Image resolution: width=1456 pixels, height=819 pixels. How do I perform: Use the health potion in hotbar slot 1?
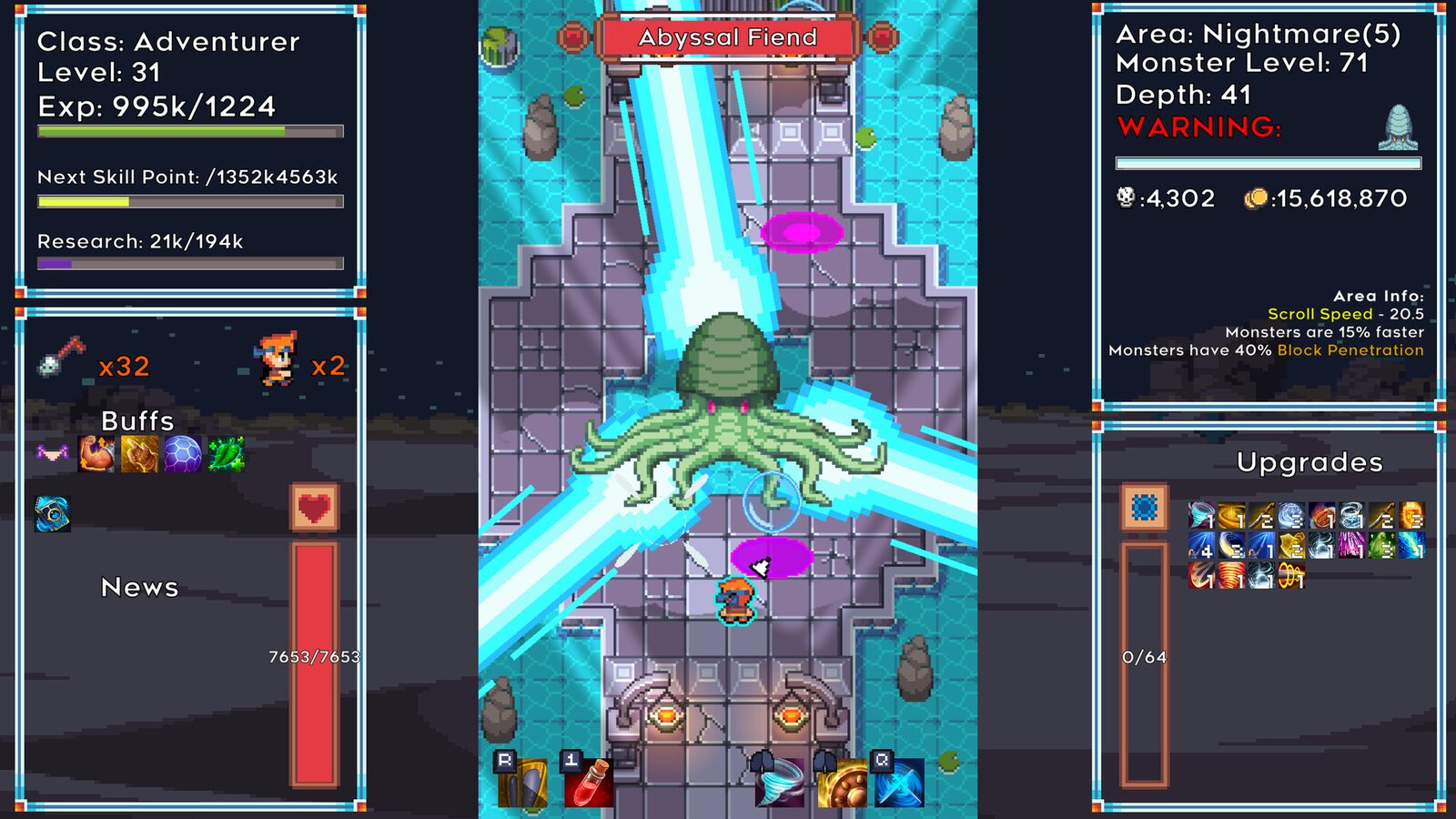coord(589,783)
